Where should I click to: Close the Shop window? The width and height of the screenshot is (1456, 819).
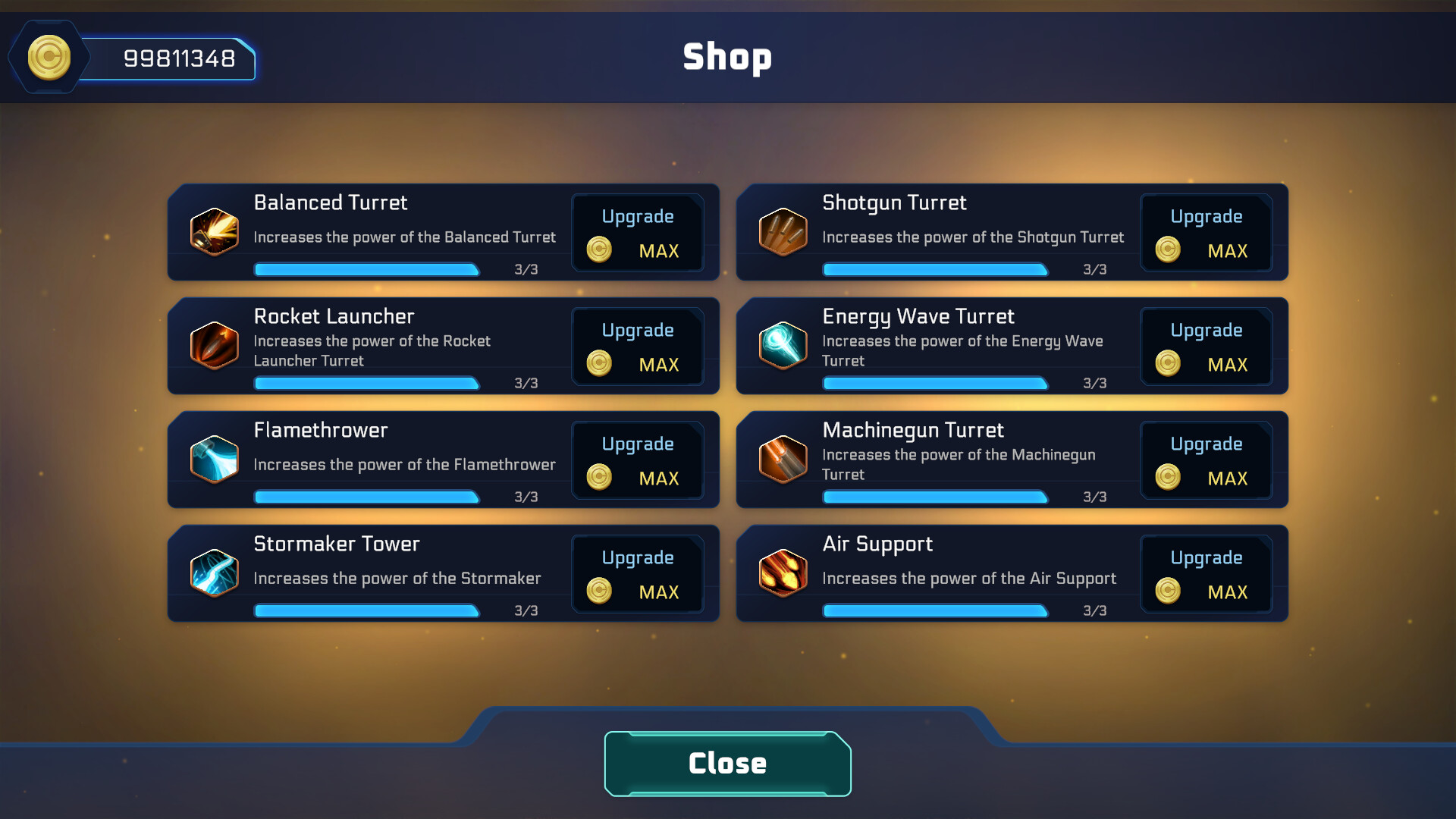(x=726, y=763)
